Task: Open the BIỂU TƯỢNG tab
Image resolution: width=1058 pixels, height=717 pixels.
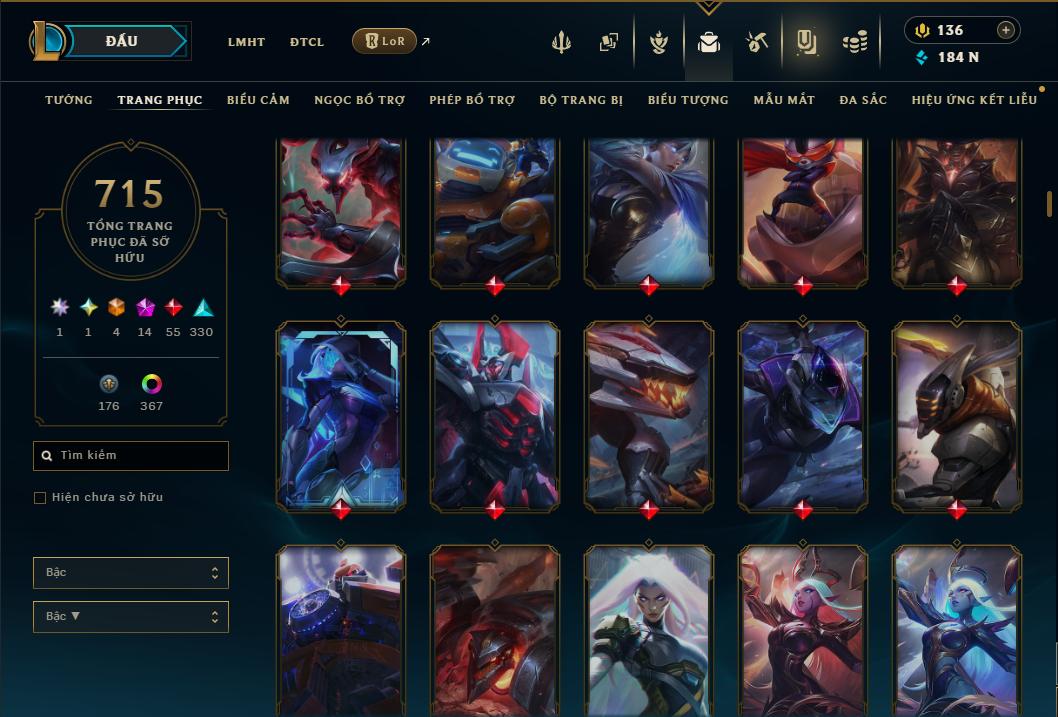Action: [688, 100]
